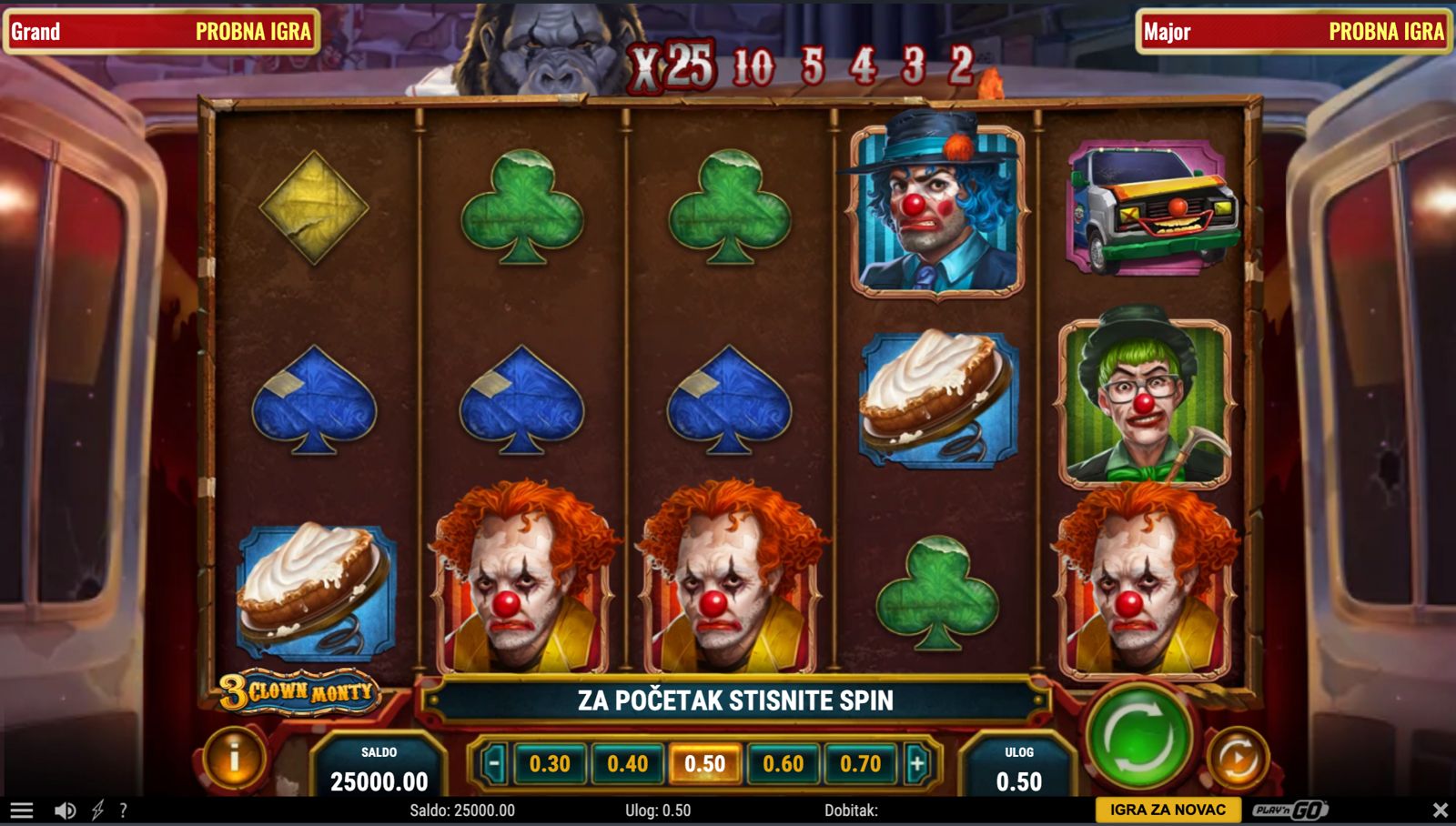Open the hamburger menu
The width and height of the screenshot is (1456, 826).
click(22, 810)
